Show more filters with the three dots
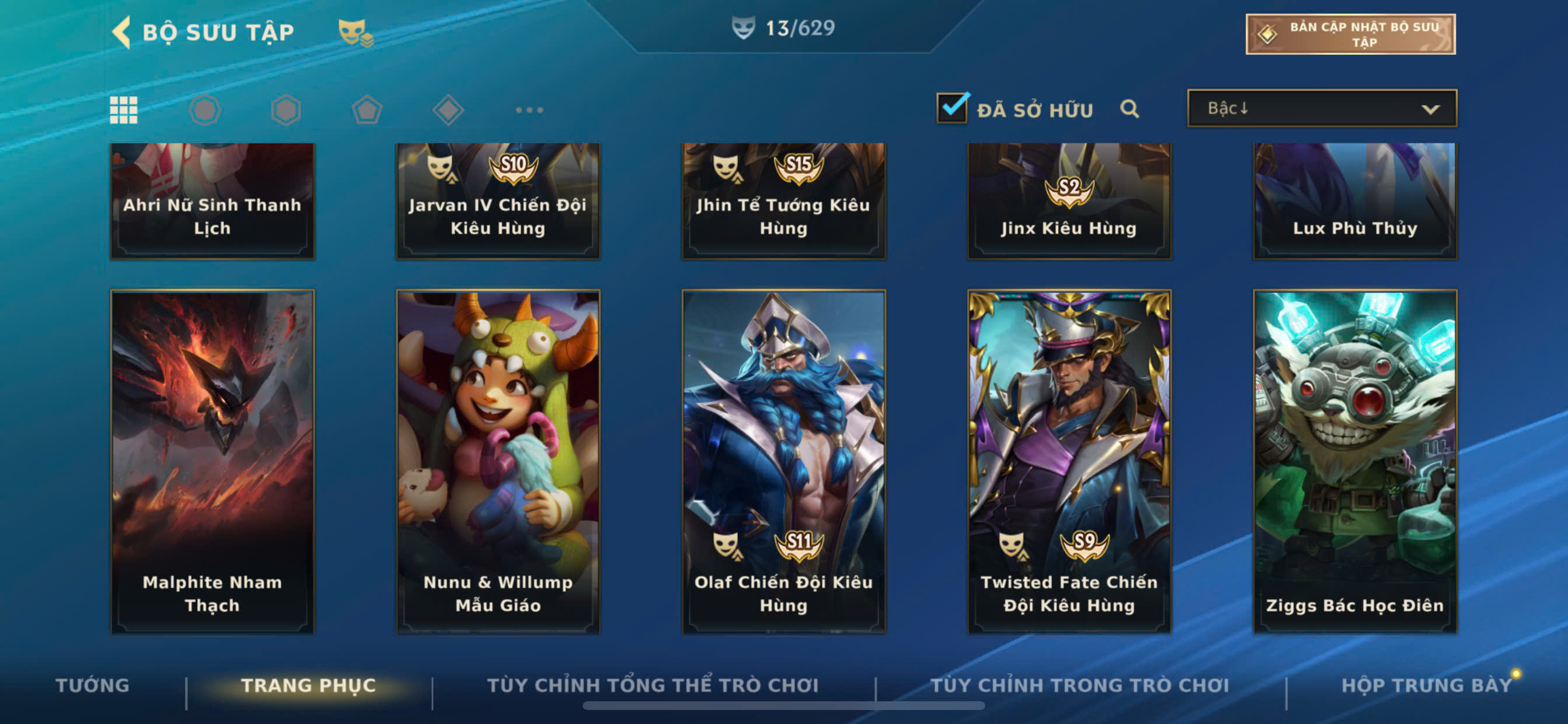This screenshot has height=724, width=1568. pos(529,110)
